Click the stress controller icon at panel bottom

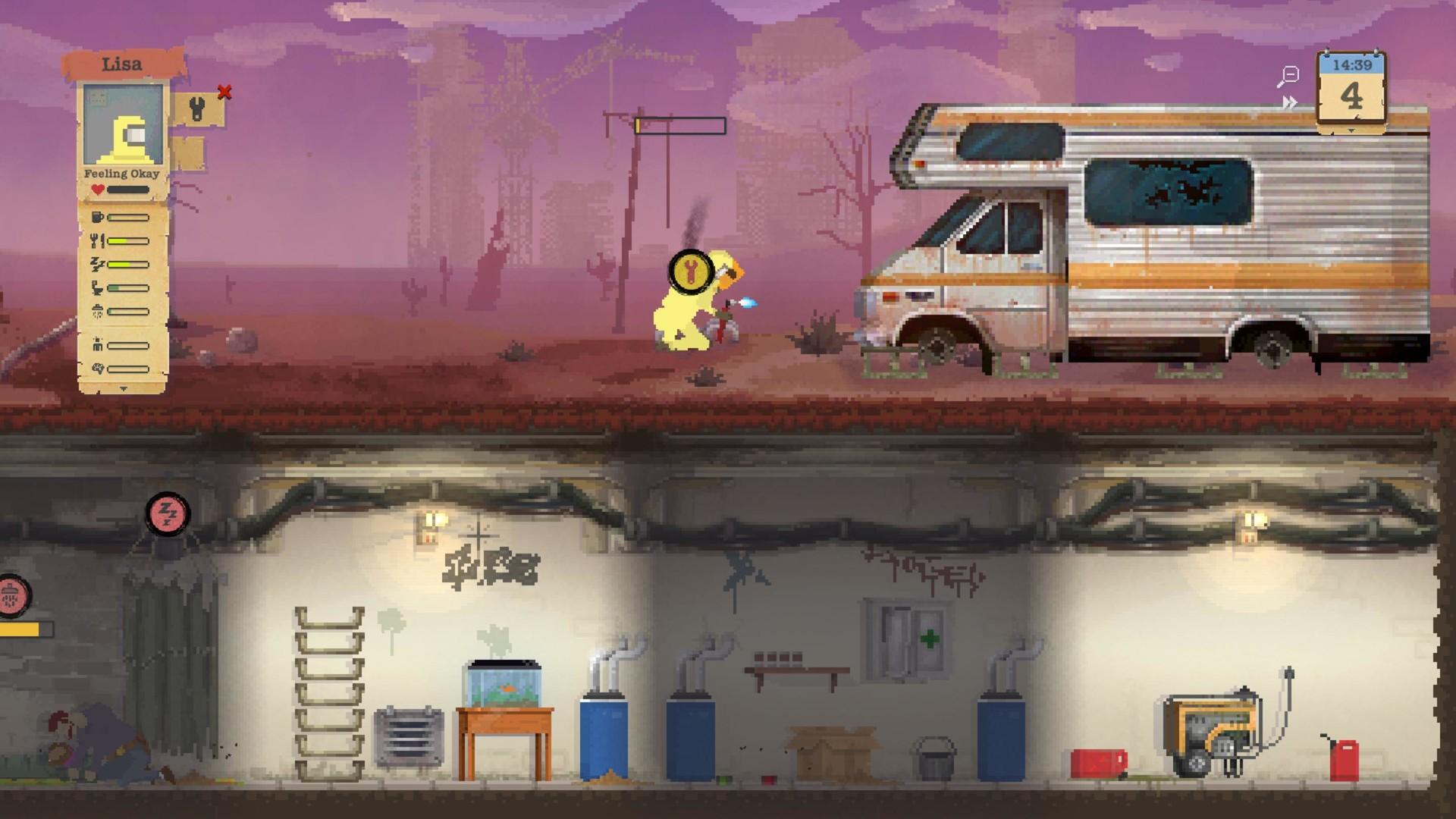click(x=97, y=367)
